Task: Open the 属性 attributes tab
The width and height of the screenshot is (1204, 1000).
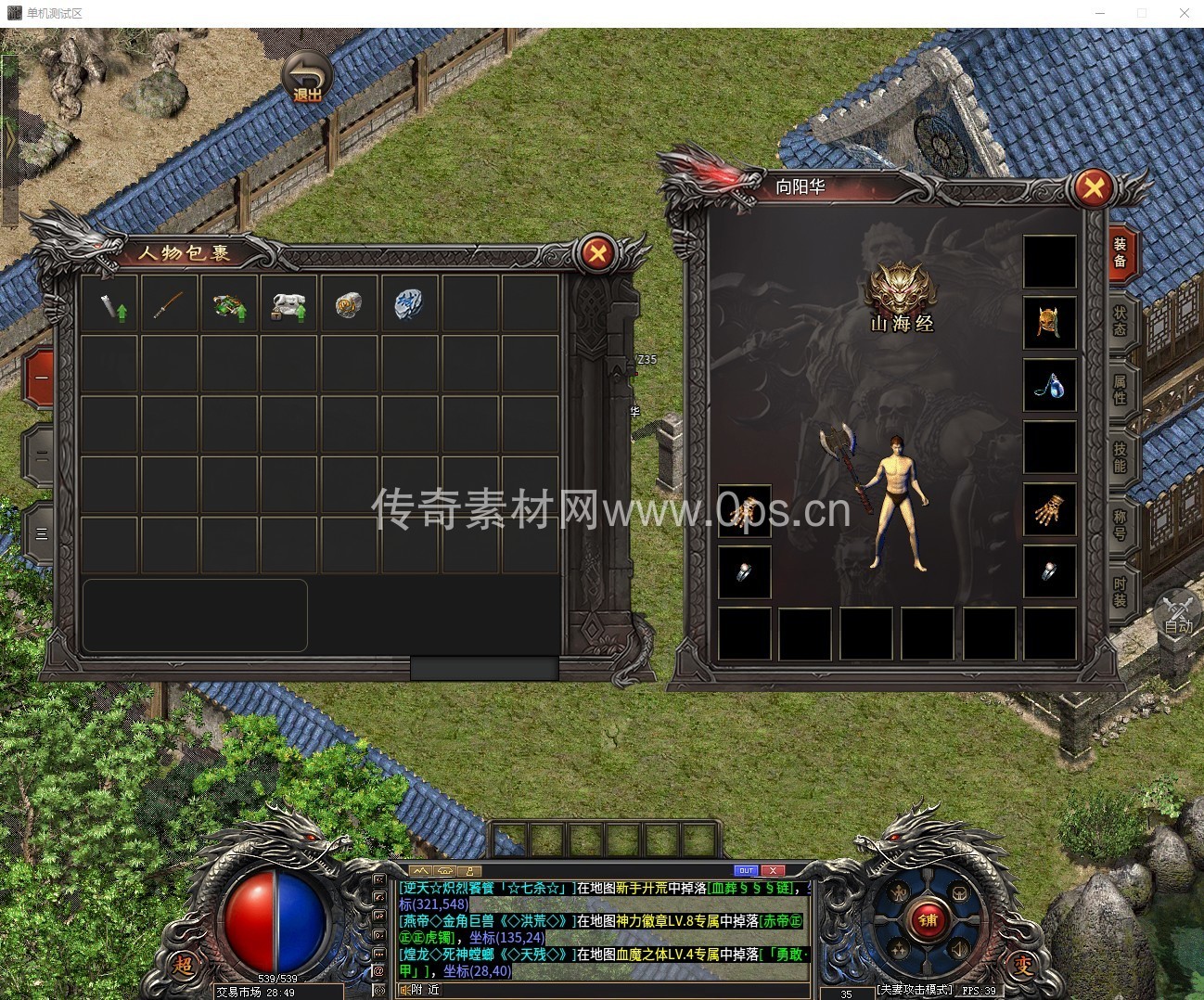Action: pyautogui.click(x=1121, y=389)
